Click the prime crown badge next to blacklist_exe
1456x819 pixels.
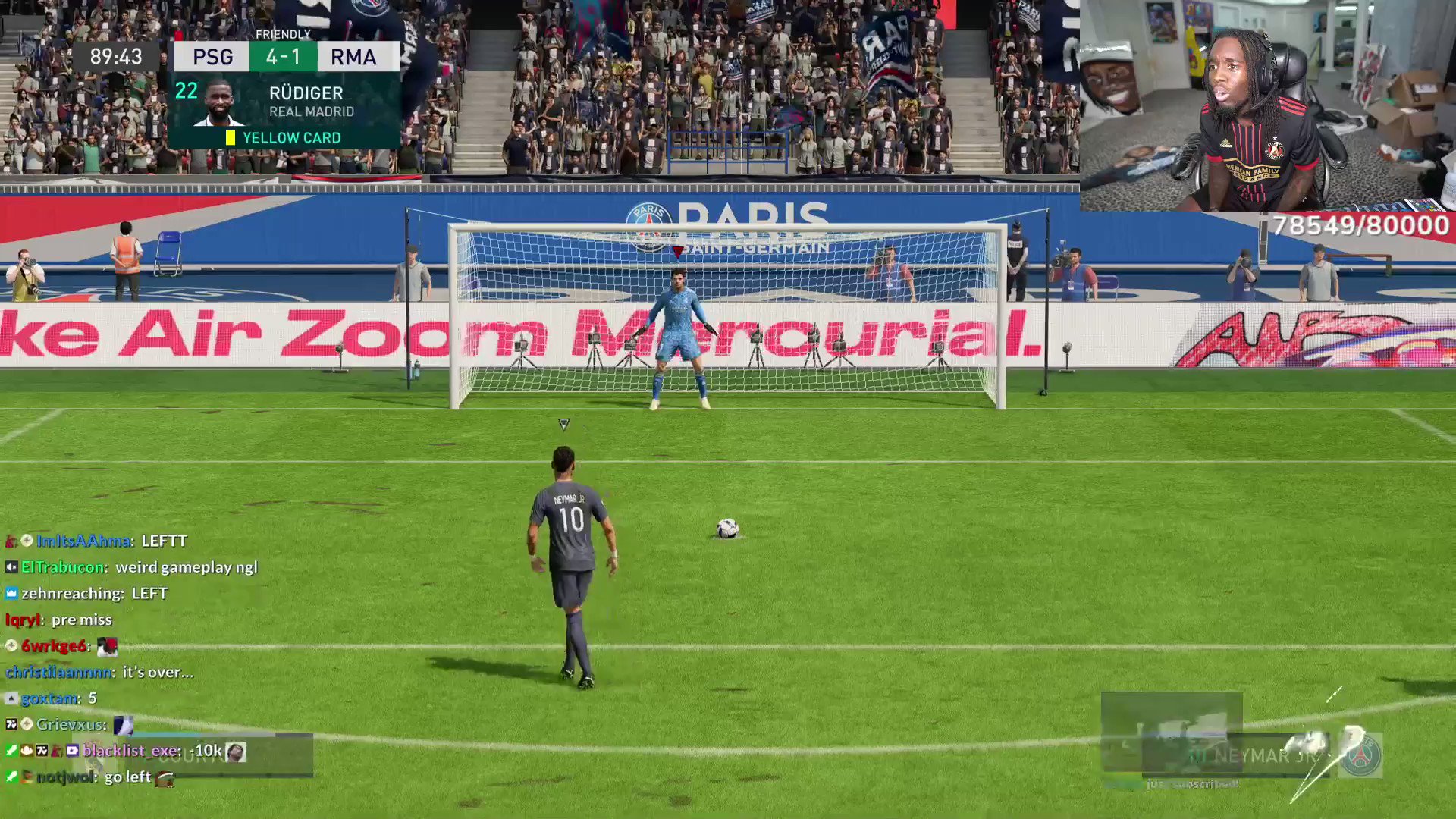point(27,751)
